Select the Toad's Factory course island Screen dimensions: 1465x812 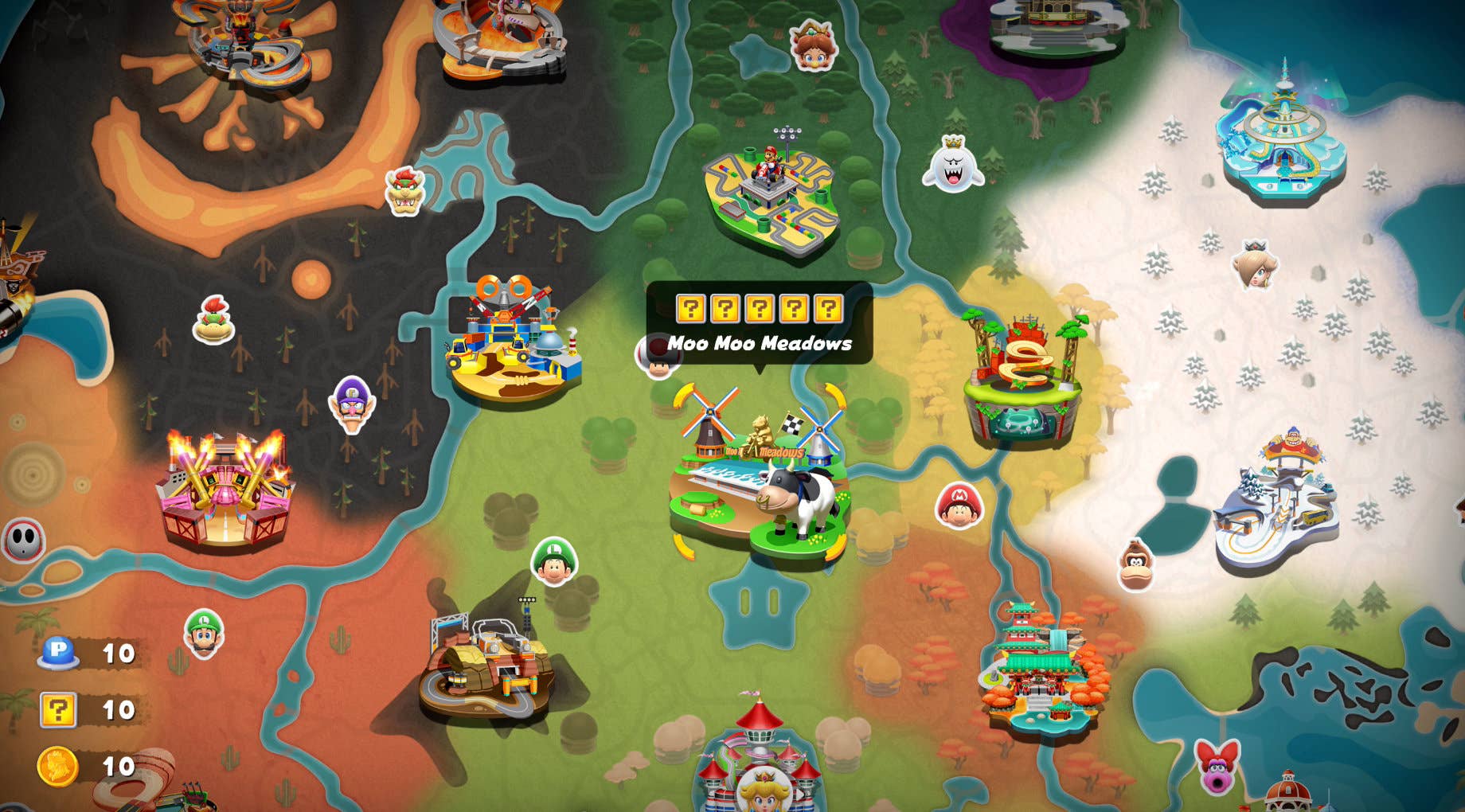click(514, 342)
